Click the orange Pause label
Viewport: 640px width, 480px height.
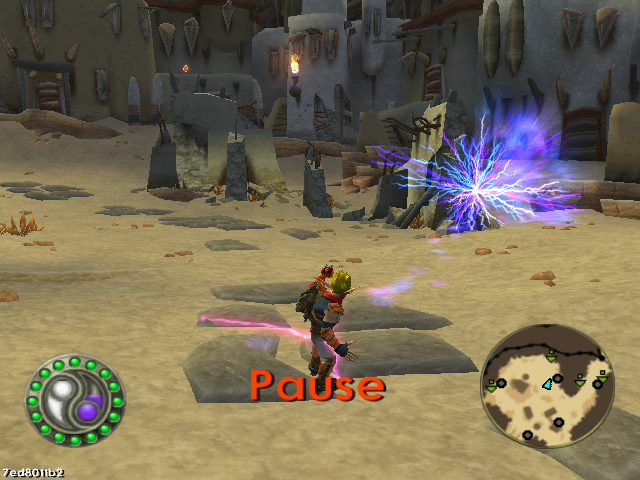317,385
